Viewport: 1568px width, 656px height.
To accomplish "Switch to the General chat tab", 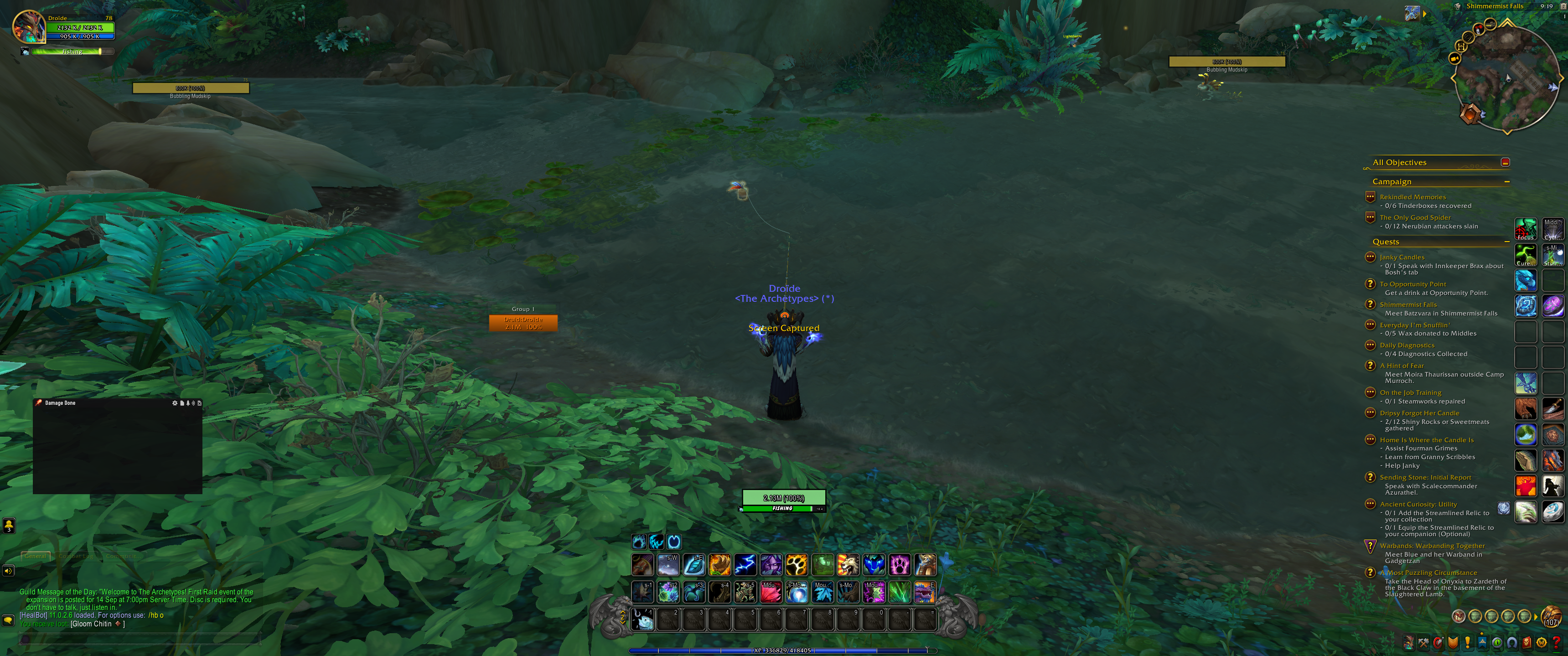I will pos(35,556).
